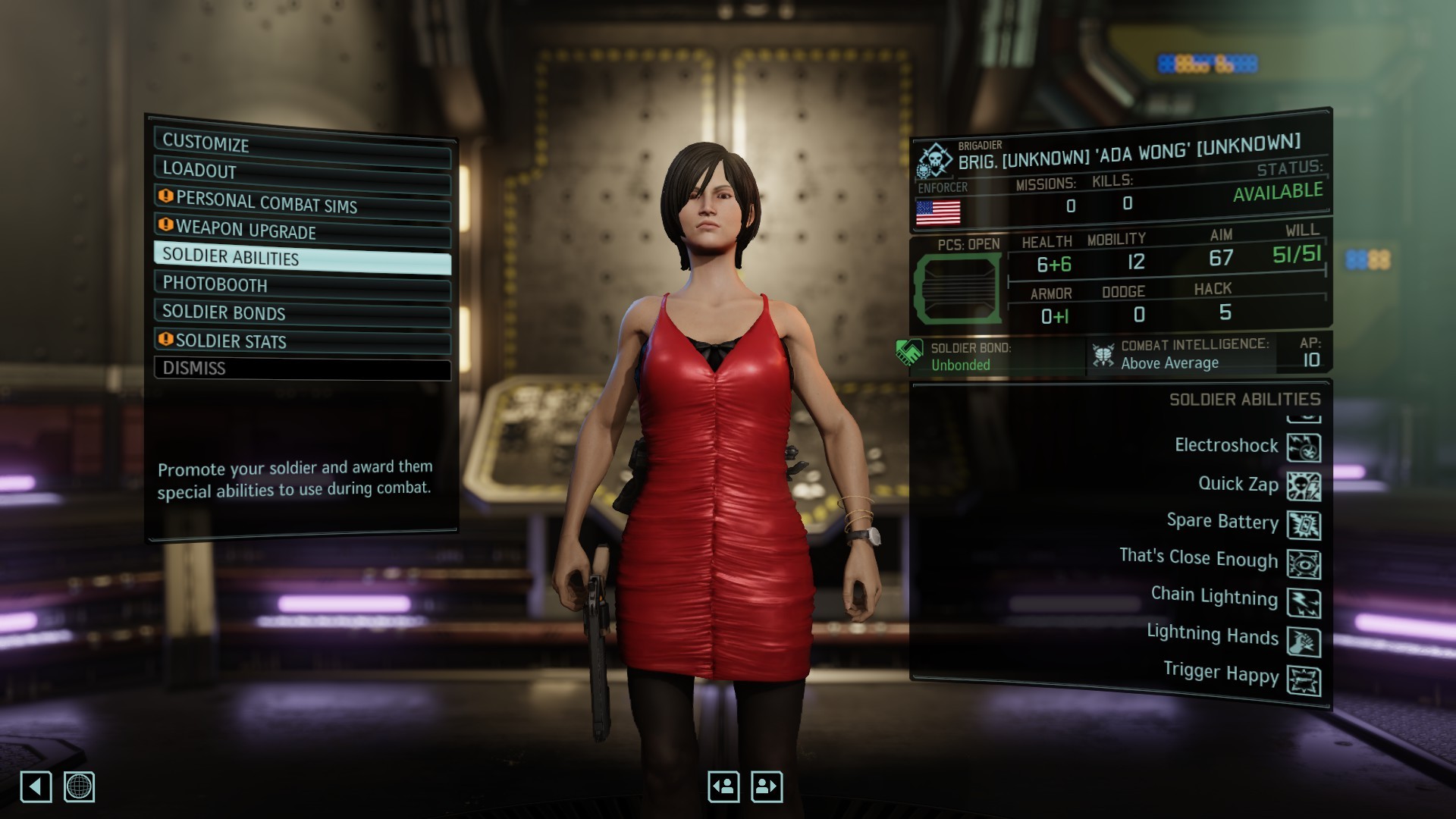Select the Trigger Happy ability icon
The height and width of the screenshot is (819, 1456).
(1304, 681)
